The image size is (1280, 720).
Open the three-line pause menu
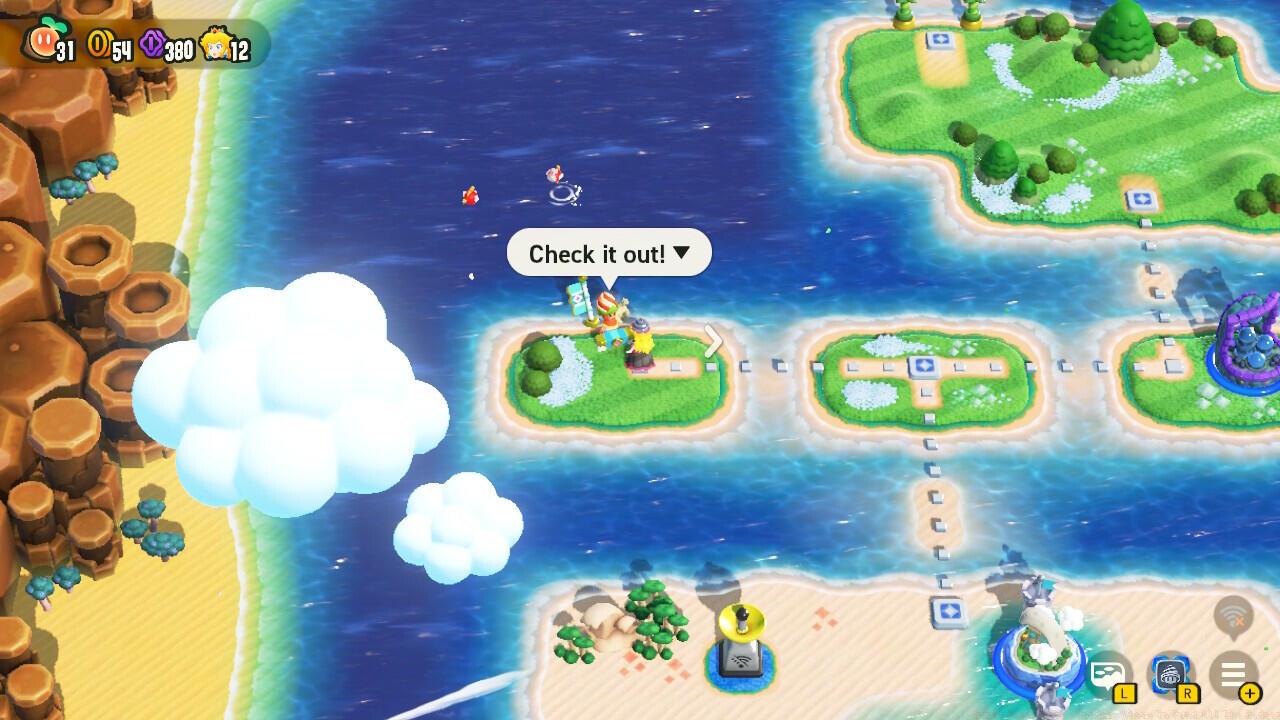pos(1233,675)
